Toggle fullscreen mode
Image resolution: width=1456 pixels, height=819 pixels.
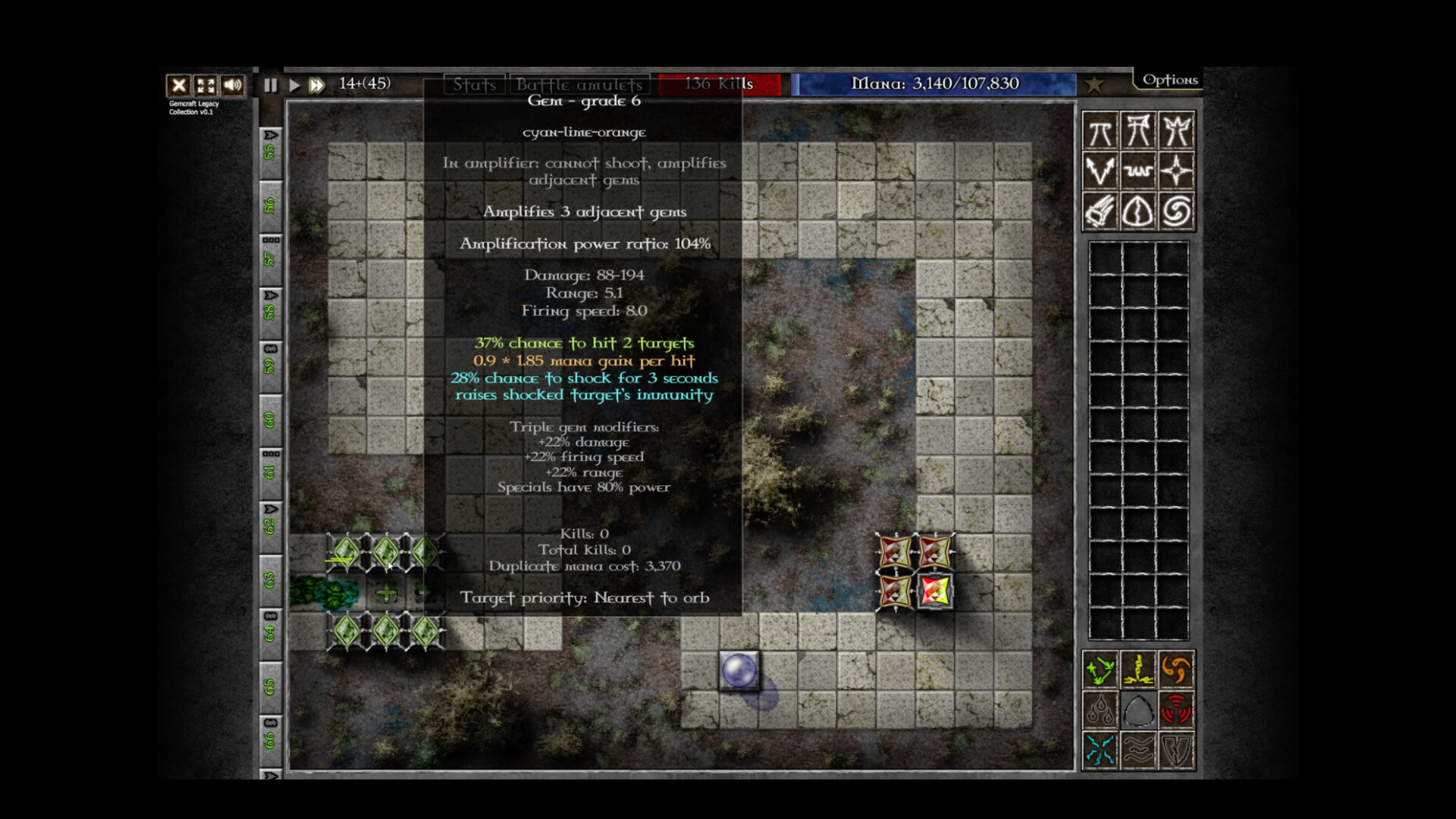(206, 85)
